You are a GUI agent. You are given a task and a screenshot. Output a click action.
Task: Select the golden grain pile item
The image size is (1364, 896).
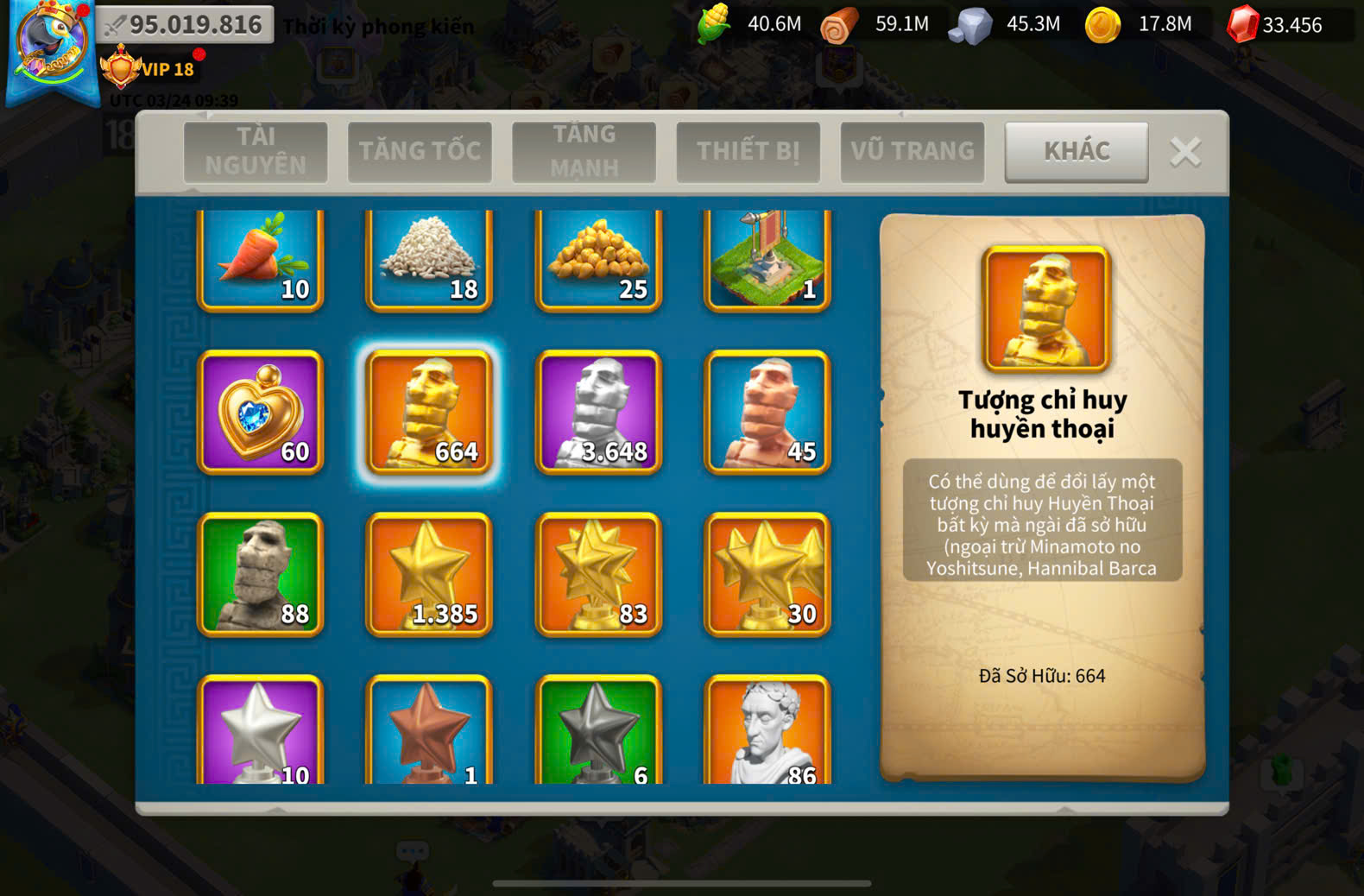coord(598,257)
